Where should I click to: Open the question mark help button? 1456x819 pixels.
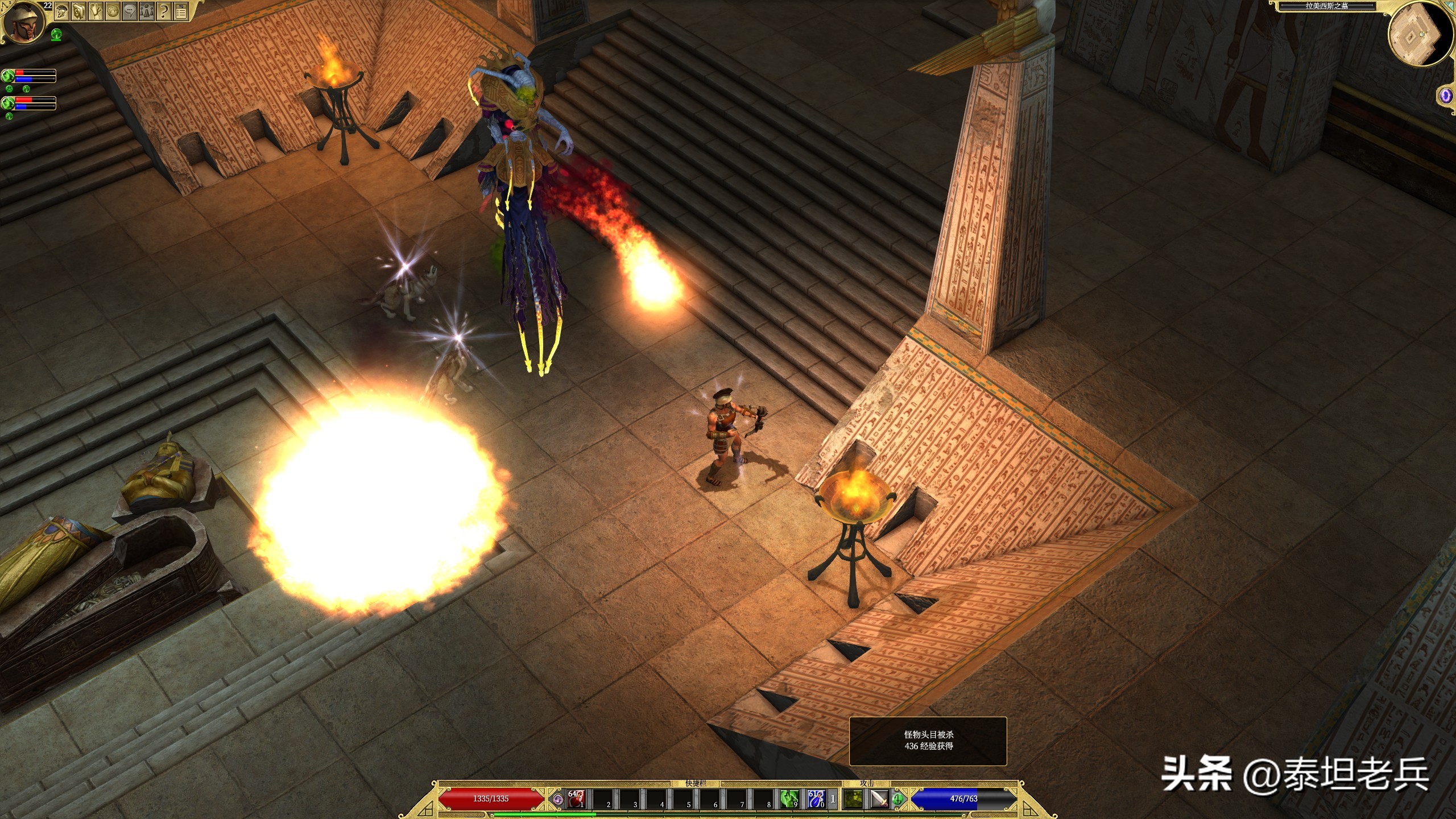164,11
